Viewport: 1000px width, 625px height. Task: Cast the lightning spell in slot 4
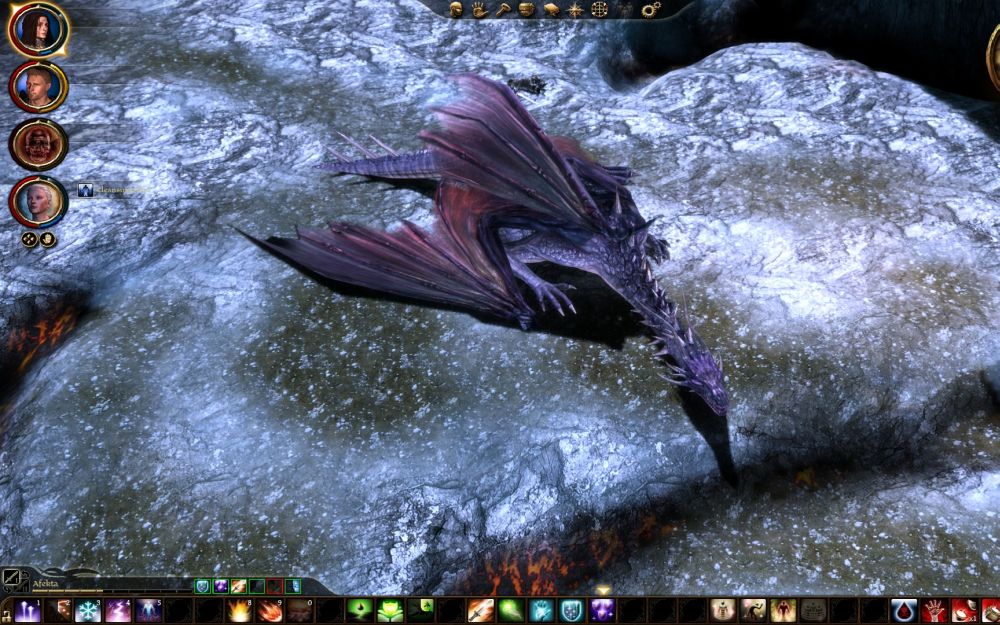click(118, 610)
